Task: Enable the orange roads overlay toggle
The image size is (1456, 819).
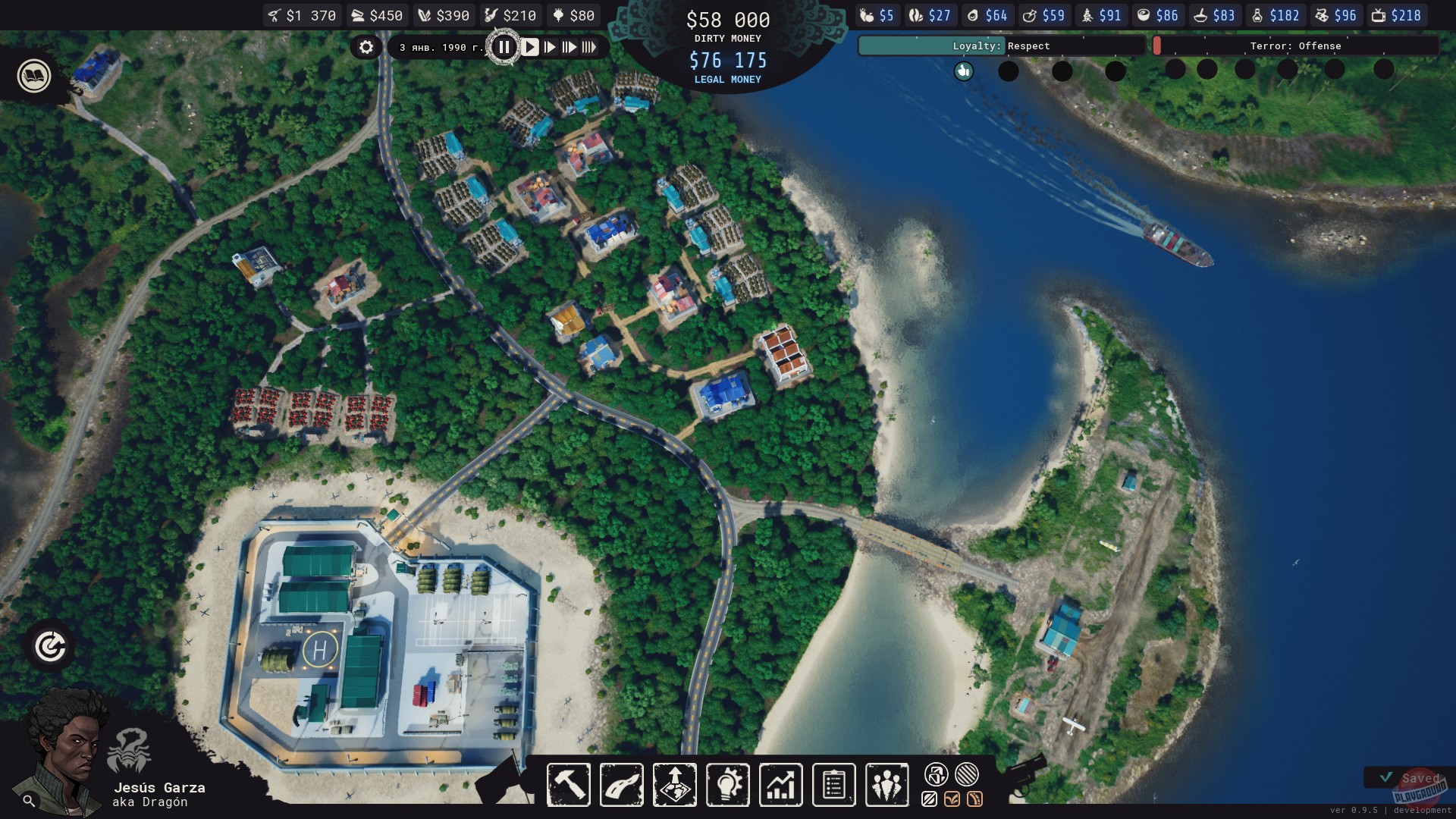Action: click(977, 799)
